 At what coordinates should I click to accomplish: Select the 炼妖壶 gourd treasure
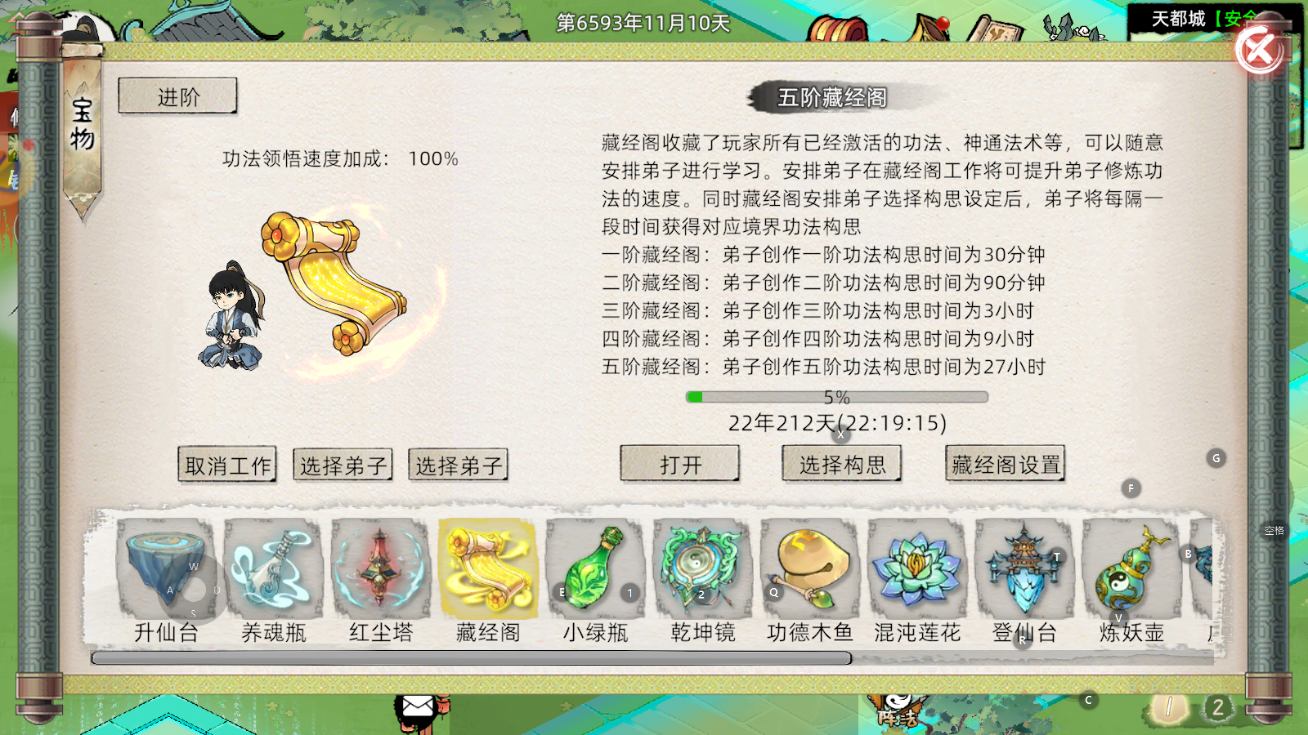click(x=1131, y=570)
